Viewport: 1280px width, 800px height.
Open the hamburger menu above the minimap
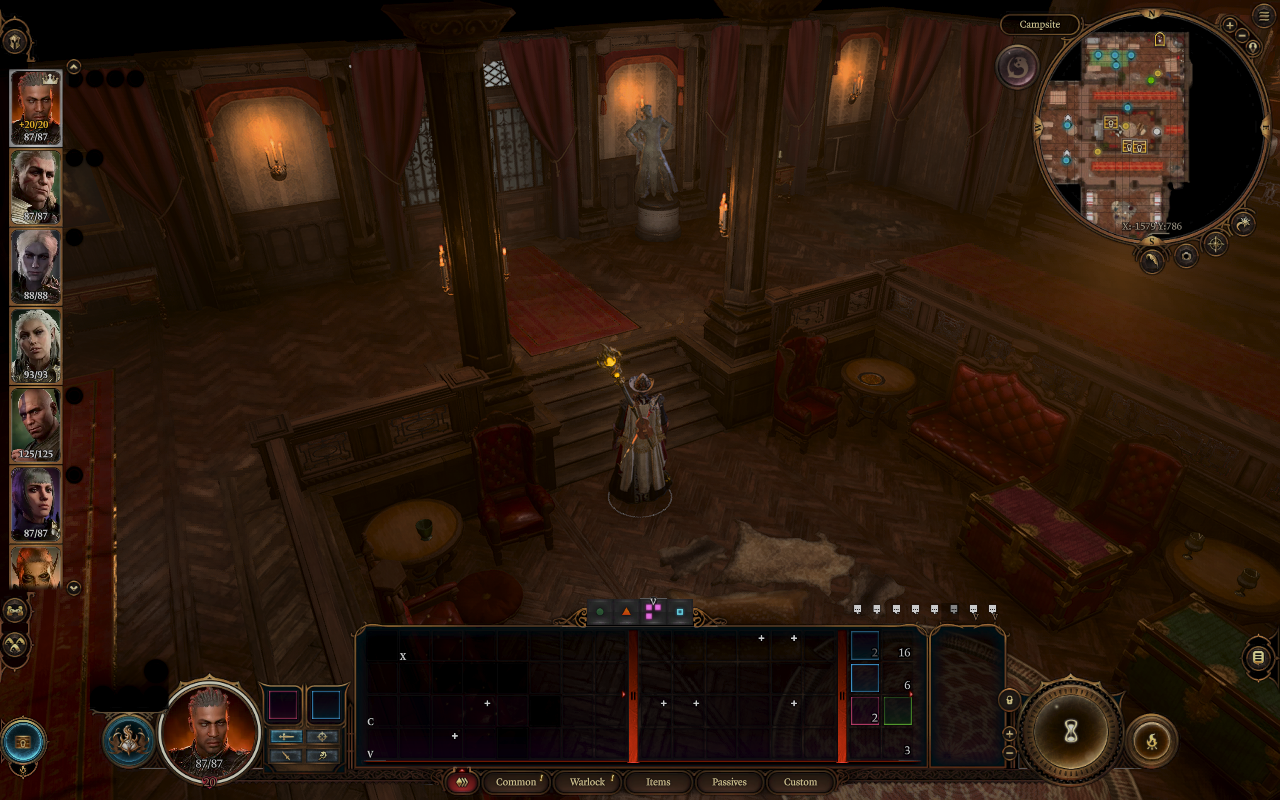coord(1264,15)
